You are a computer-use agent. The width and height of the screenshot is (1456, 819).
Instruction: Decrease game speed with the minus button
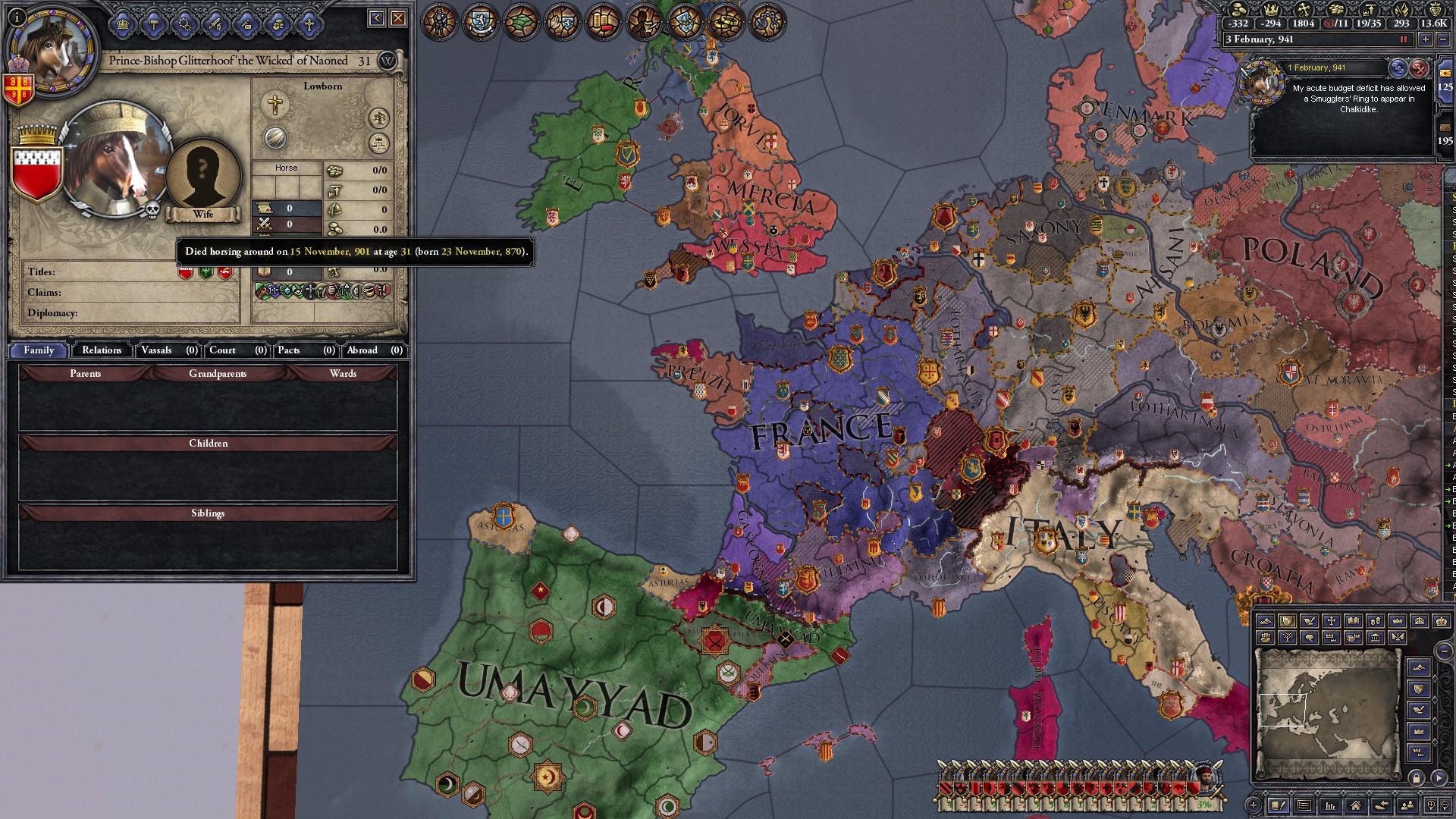(1443, 39)
